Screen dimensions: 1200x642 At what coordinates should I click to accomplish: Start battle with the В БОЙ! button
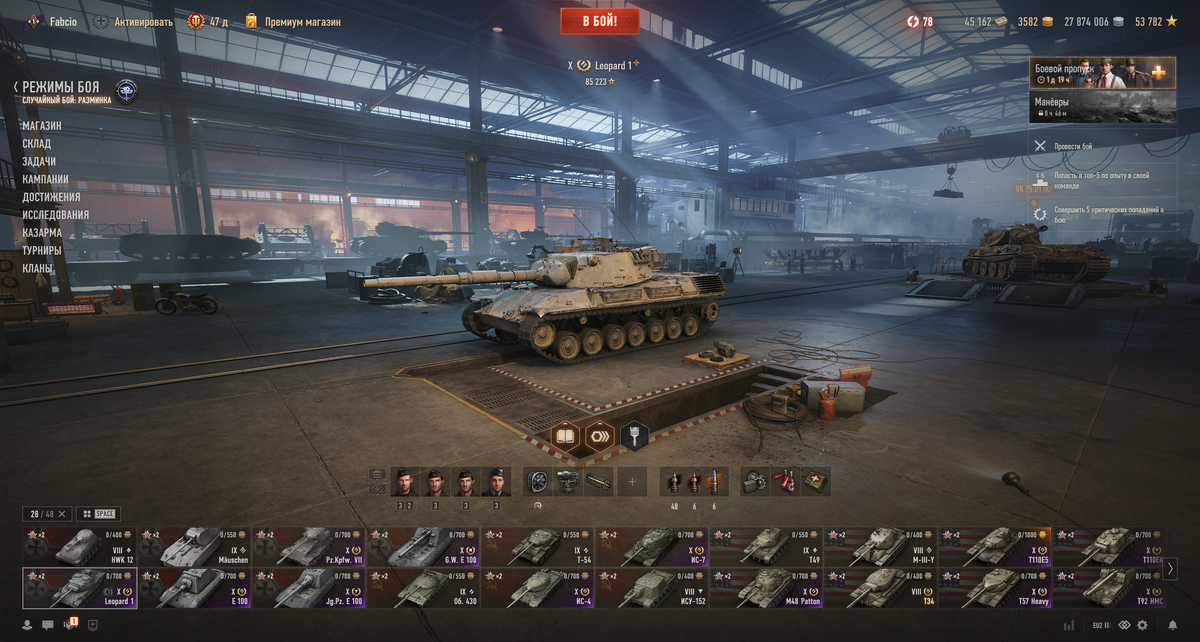pyautogui.click(x=600, y=21)
